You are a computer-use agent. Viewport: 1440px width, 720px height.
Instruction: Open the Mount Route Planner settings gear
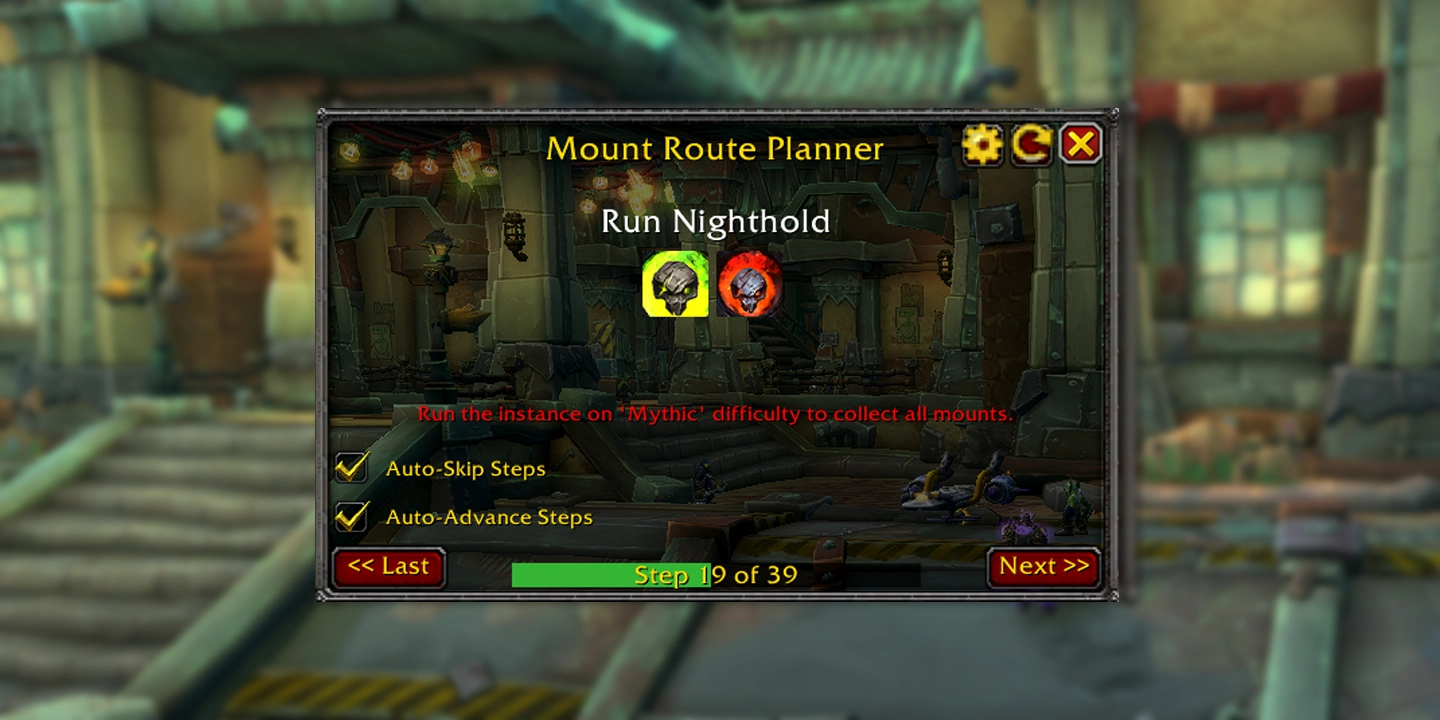click(x=983, y=144)
